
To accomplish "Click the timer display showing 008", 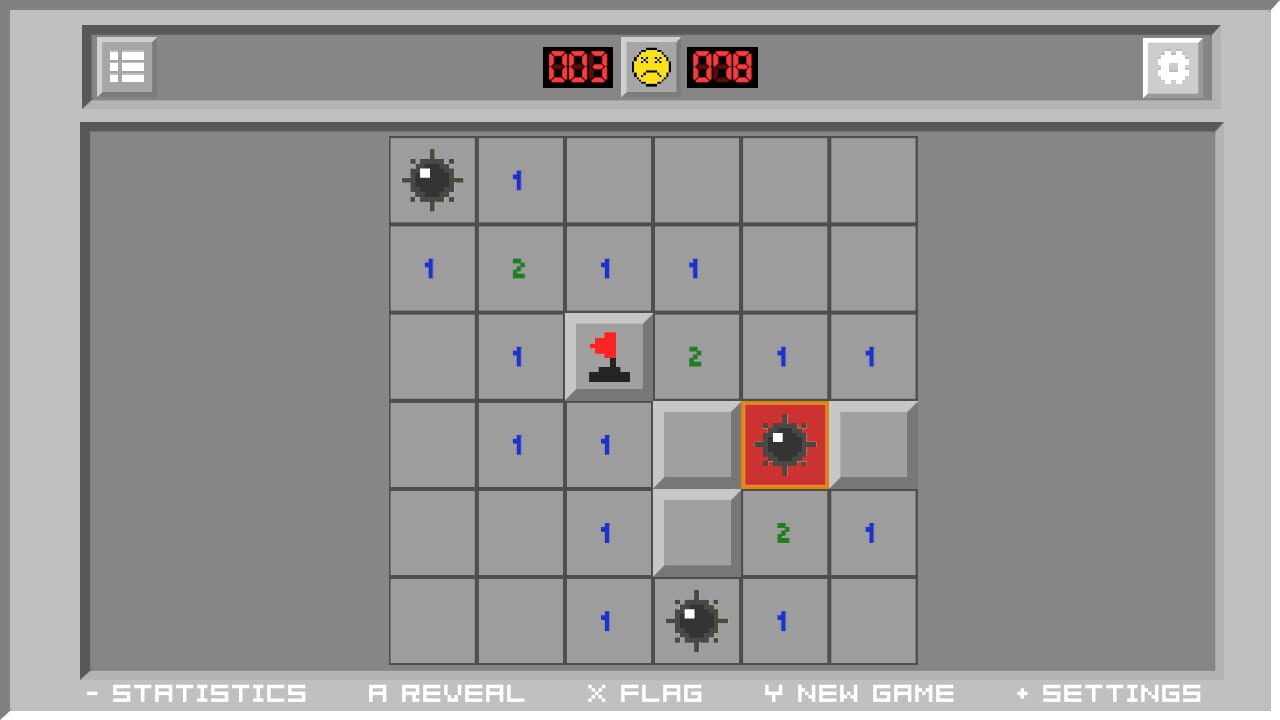I will click(x=722, y=67).
